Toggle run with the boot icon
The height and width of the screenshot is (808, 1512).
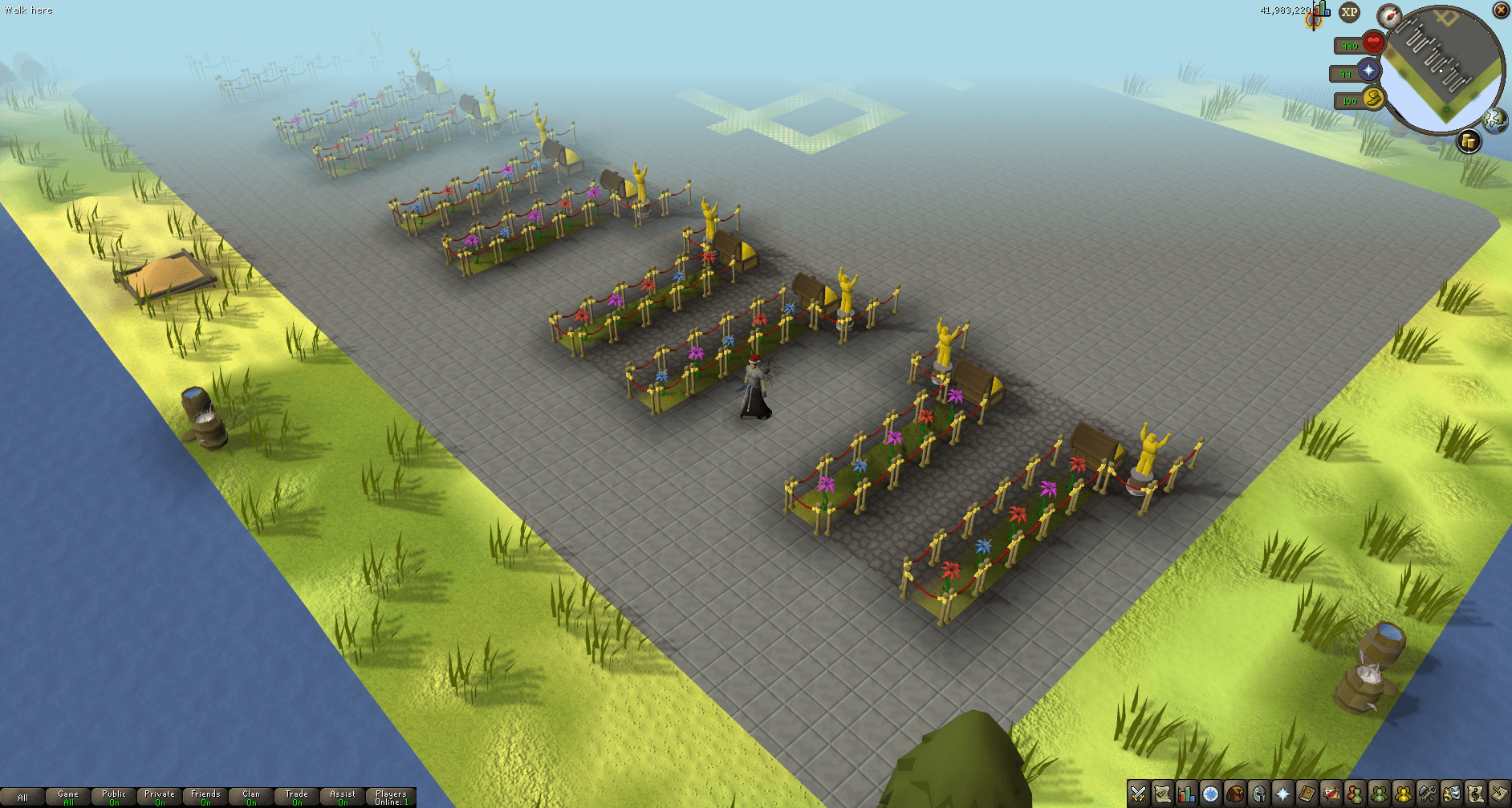point(1373,99)
